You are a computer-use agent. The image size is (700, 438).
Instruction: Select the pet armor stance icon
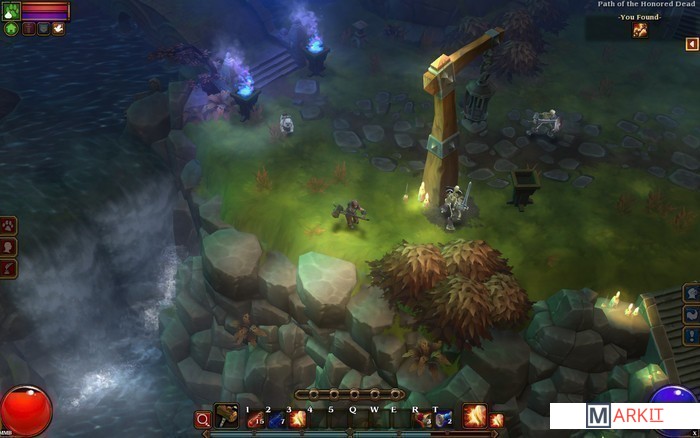pyautogui.click(x=43, y=29)
